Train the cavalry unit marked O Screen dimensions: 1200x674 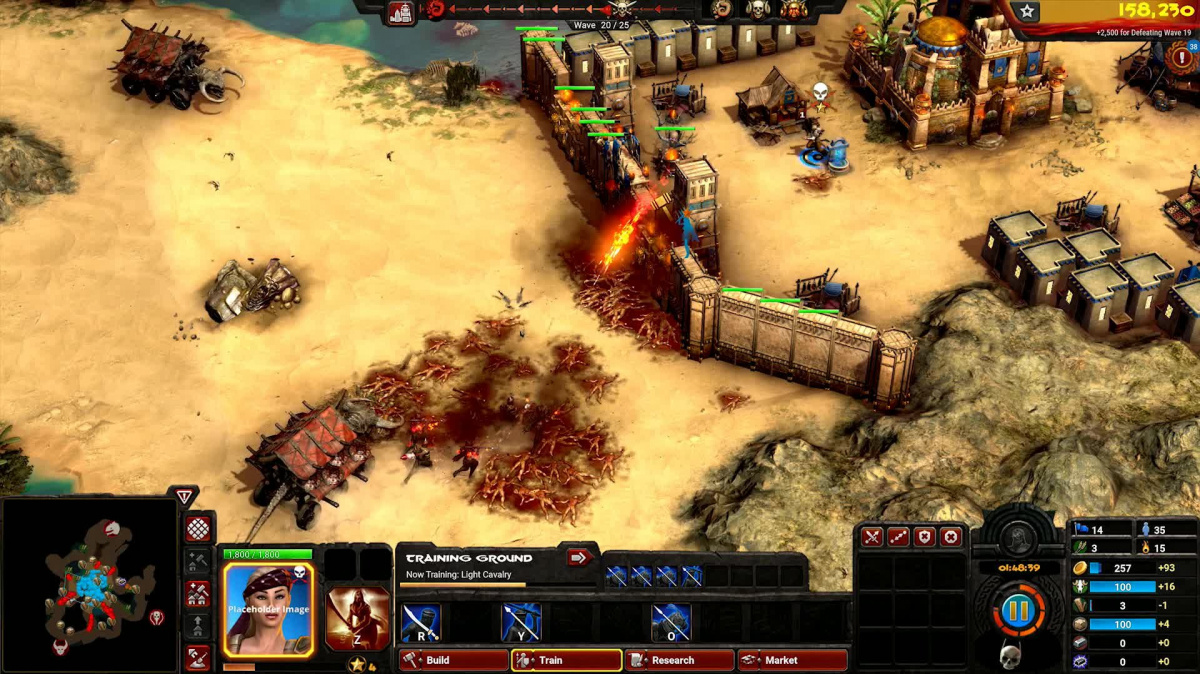[x=671, y=622]
